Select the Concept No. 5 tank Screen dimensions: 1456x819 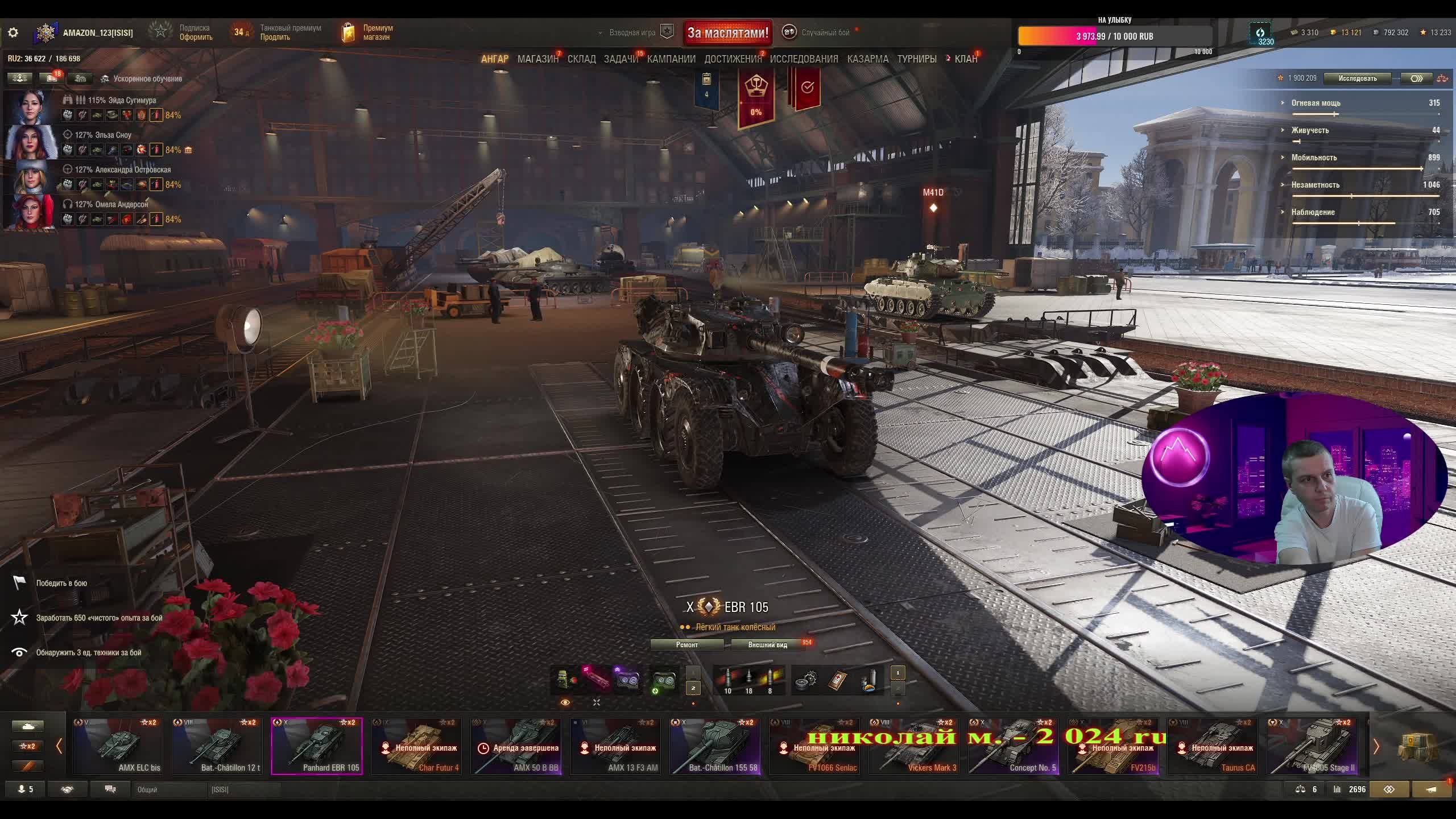coord(1014,746)
